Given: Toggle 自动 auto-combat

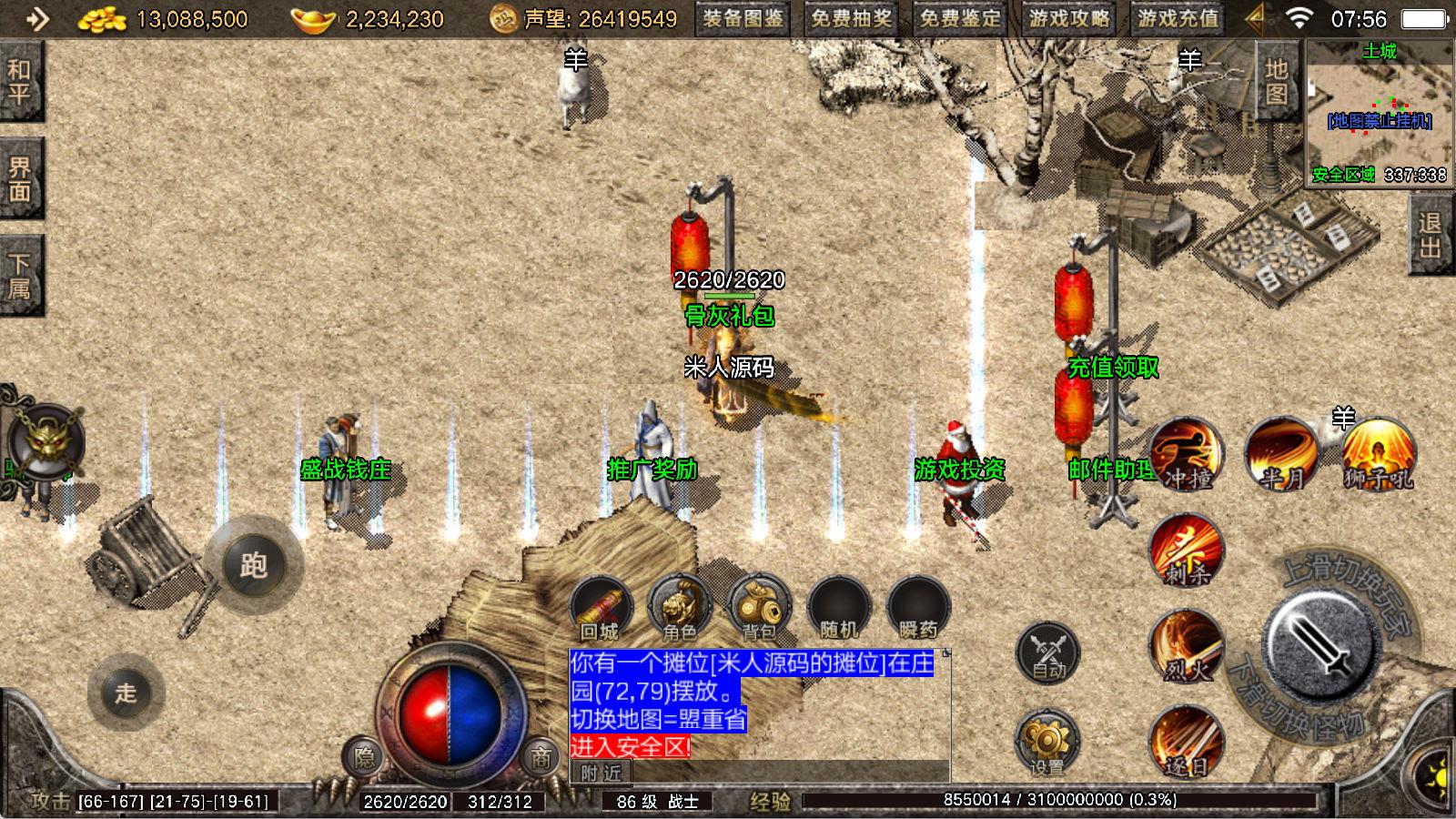Looking at the screenshot, I should [x=1048, y=653].
